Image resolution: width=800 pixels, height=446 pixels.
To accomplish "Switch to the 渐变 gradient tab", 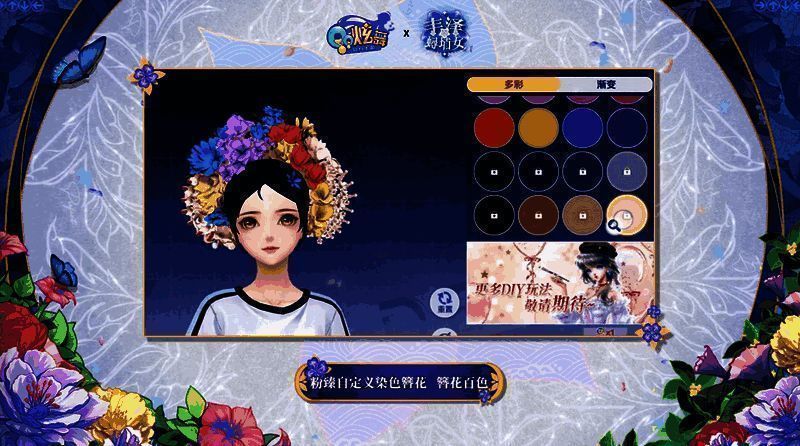I will click(605, 85).
